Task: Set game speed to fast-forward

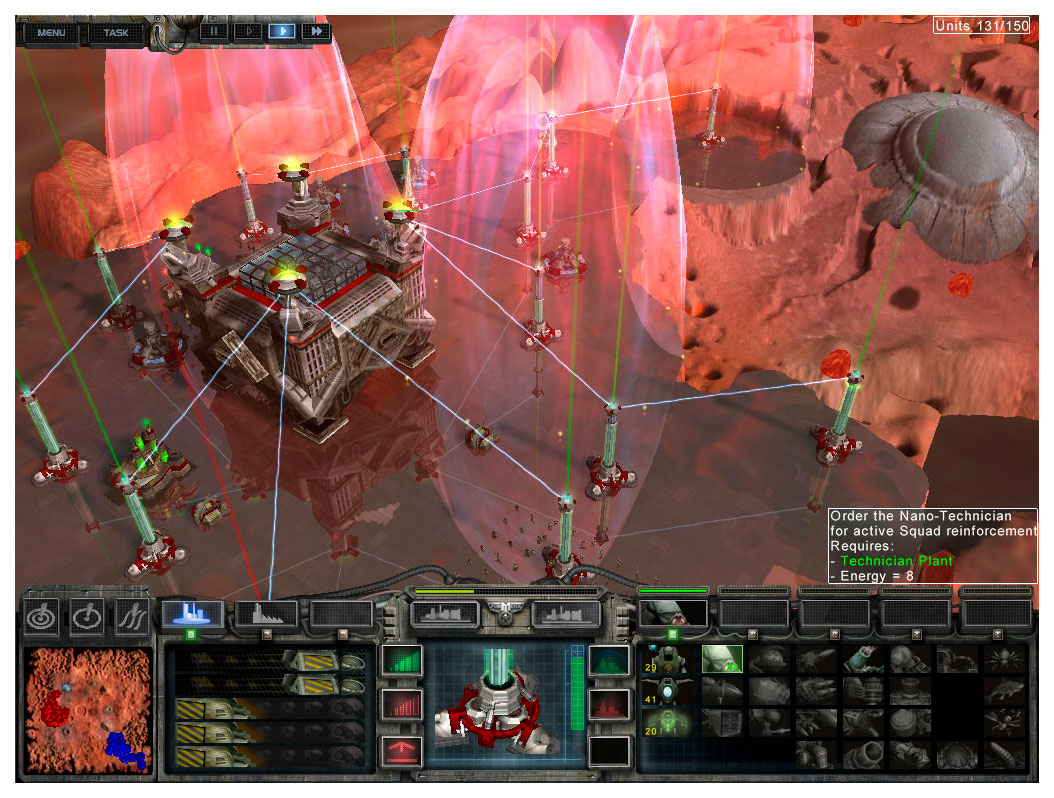Action: [317, 31]
